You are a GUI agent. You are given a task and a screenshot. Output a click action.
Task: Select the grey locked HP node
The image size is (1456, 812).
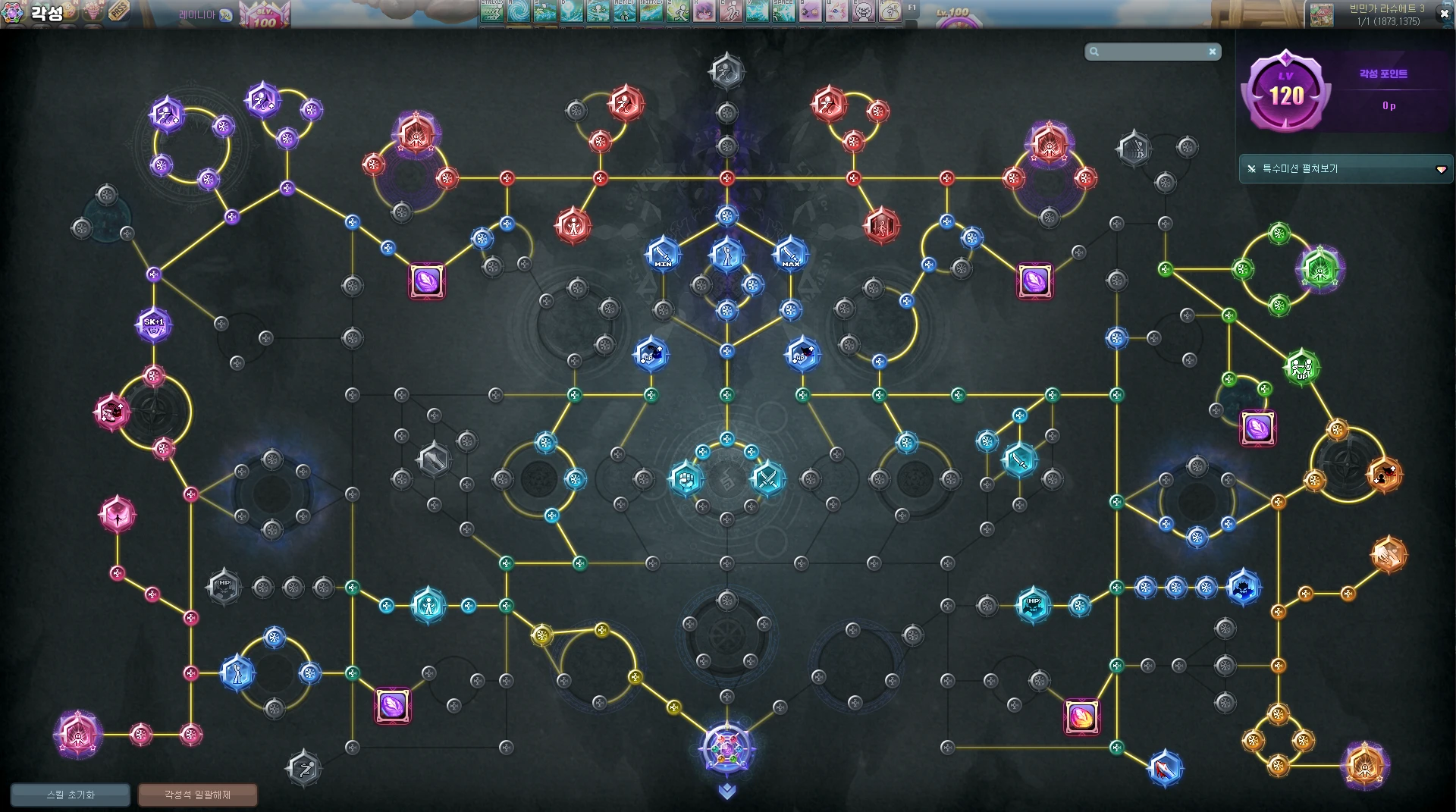[224, 586]
